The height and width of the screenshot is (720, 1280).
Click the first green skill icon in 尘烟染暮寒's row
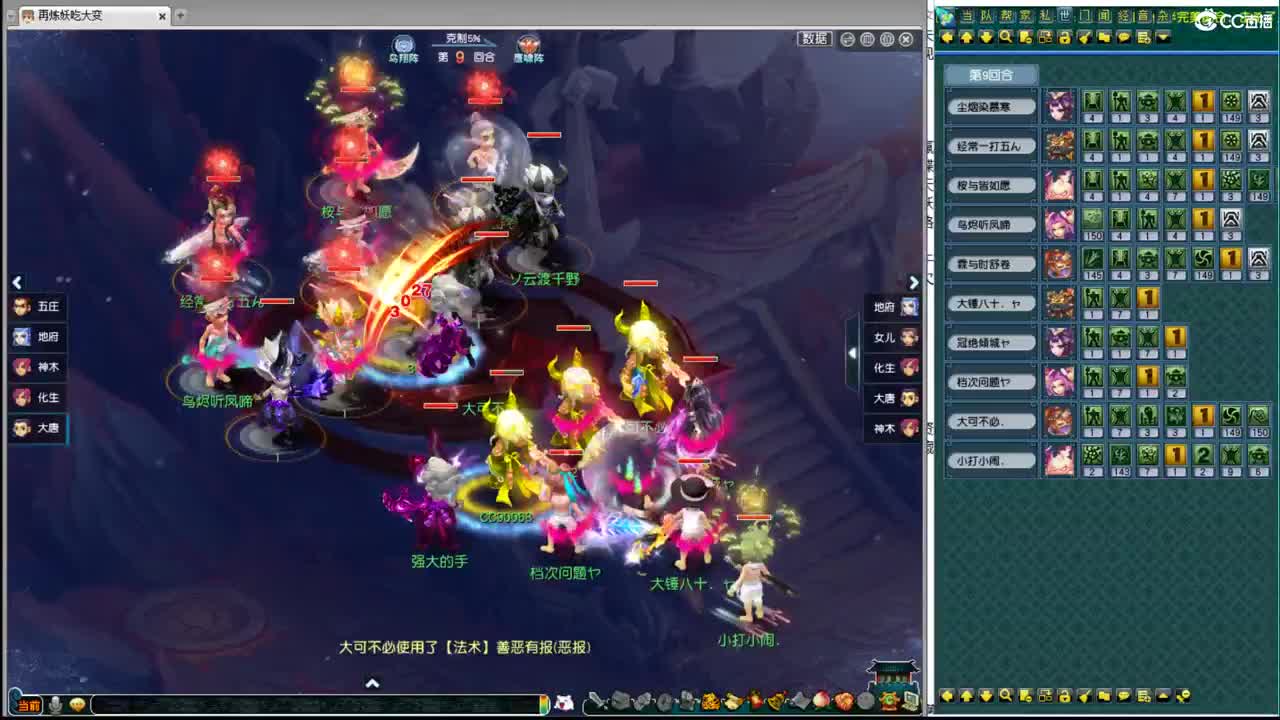(x=1093, y=101)
